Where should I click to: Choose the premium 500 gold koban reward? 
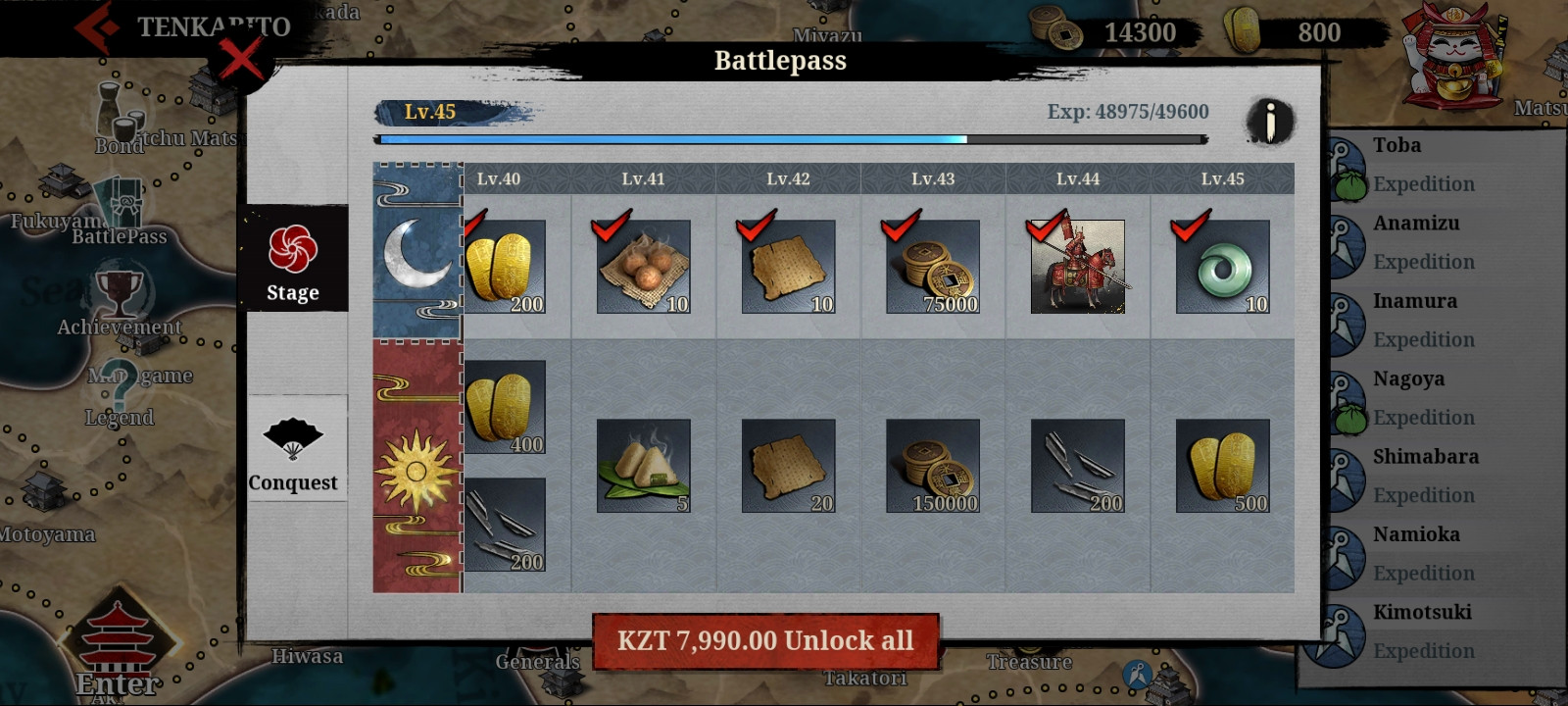pos(1222,466)
